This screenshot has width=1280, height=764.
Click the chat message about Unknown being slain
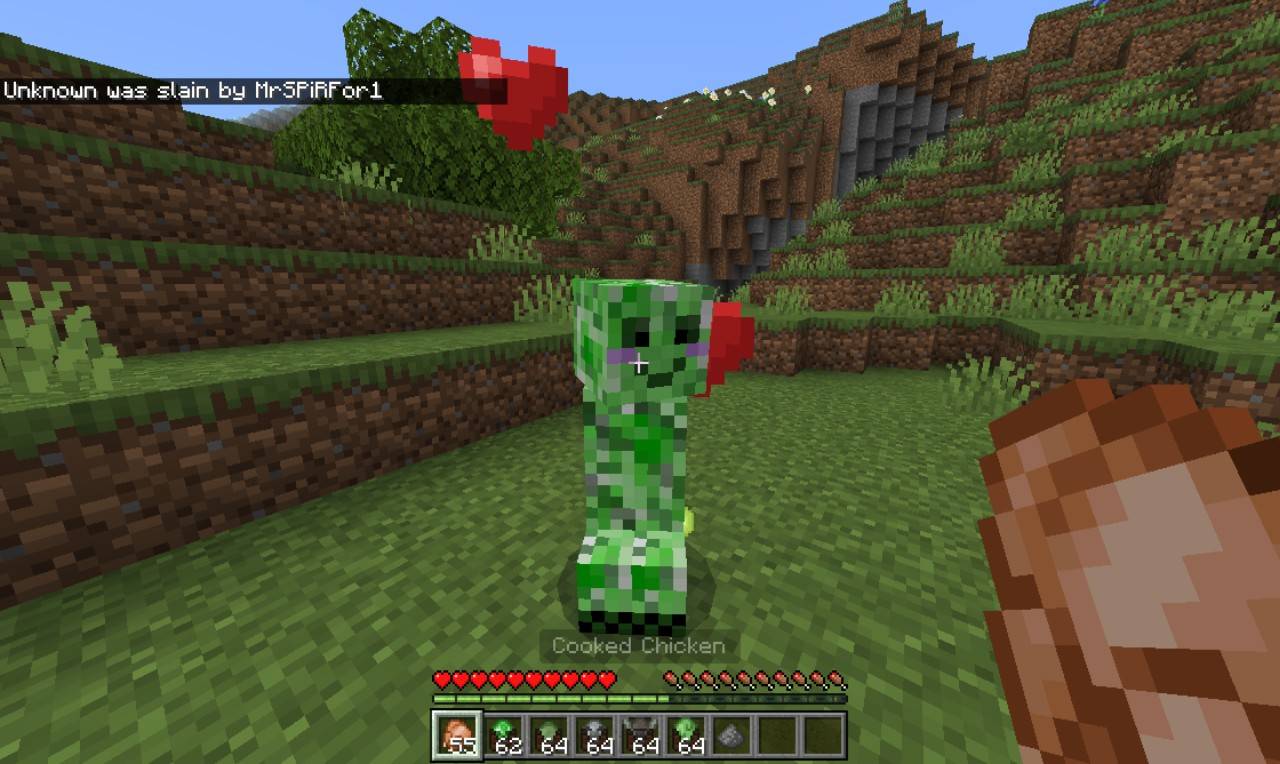tap(195, 89)
